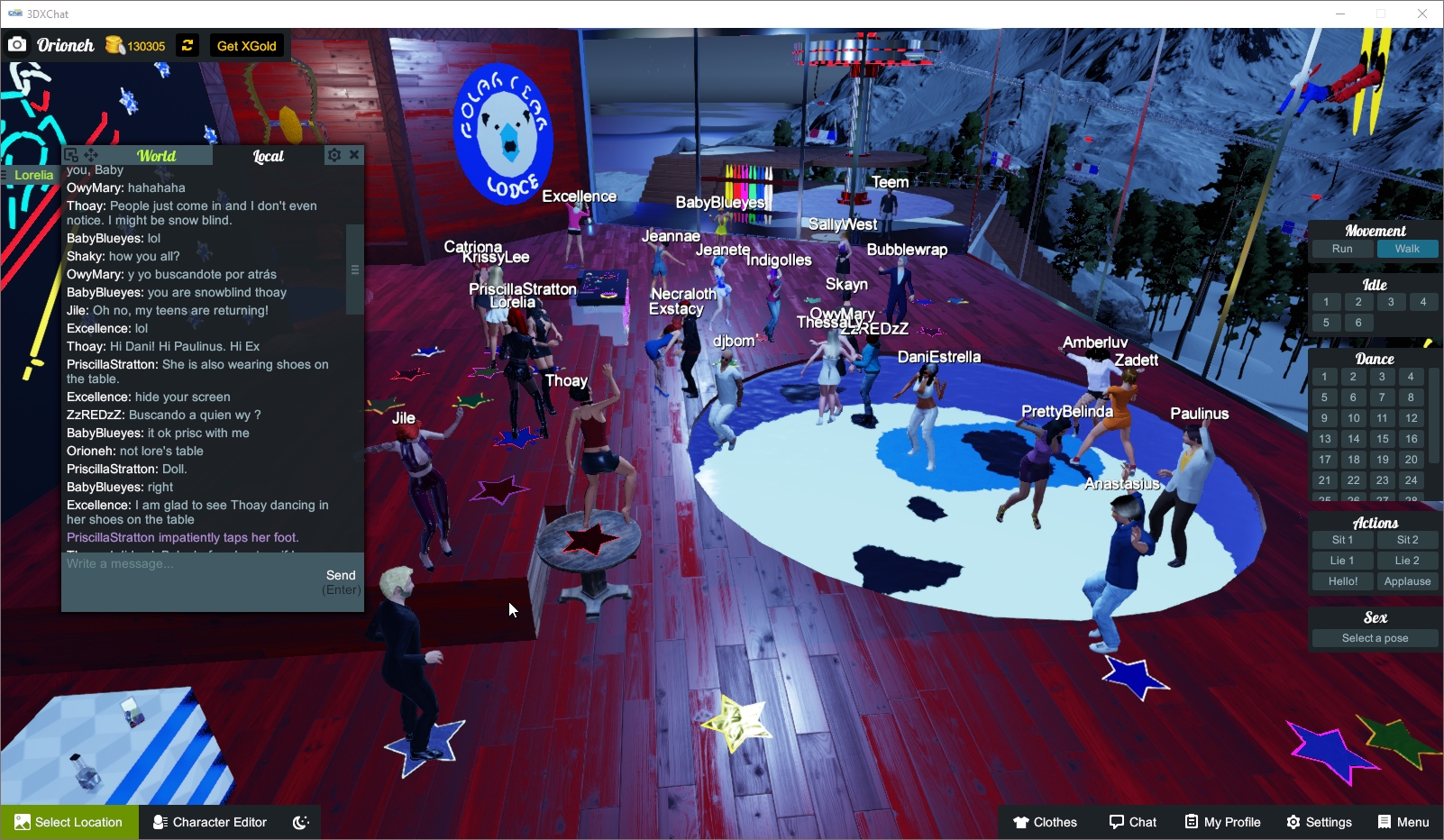Open the Select a pose picker
Image resolution: width=1444 pixels, height=840 pixels.
point(1375,637)
